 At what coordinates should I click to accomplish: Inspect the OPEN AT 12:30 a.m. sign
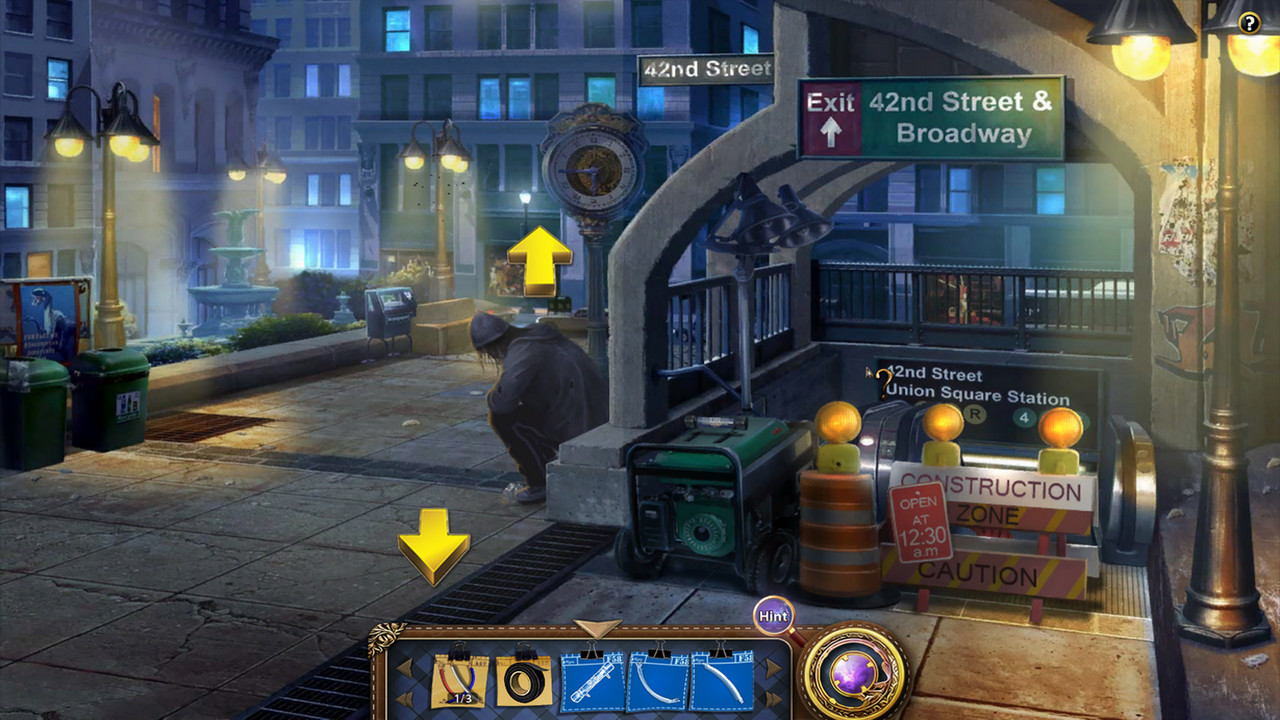(921, 521)
